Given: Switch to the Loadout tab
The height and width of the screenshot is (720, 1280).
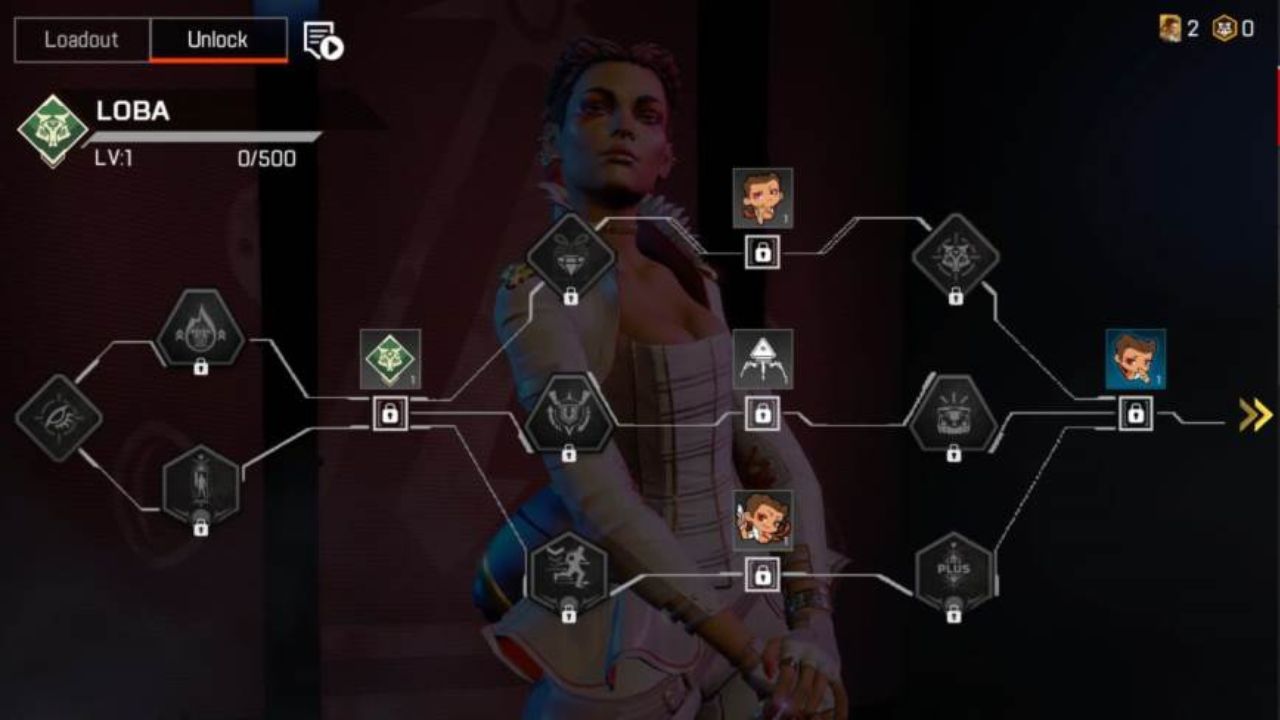Looking at the screenshot, I should point(79,40).
